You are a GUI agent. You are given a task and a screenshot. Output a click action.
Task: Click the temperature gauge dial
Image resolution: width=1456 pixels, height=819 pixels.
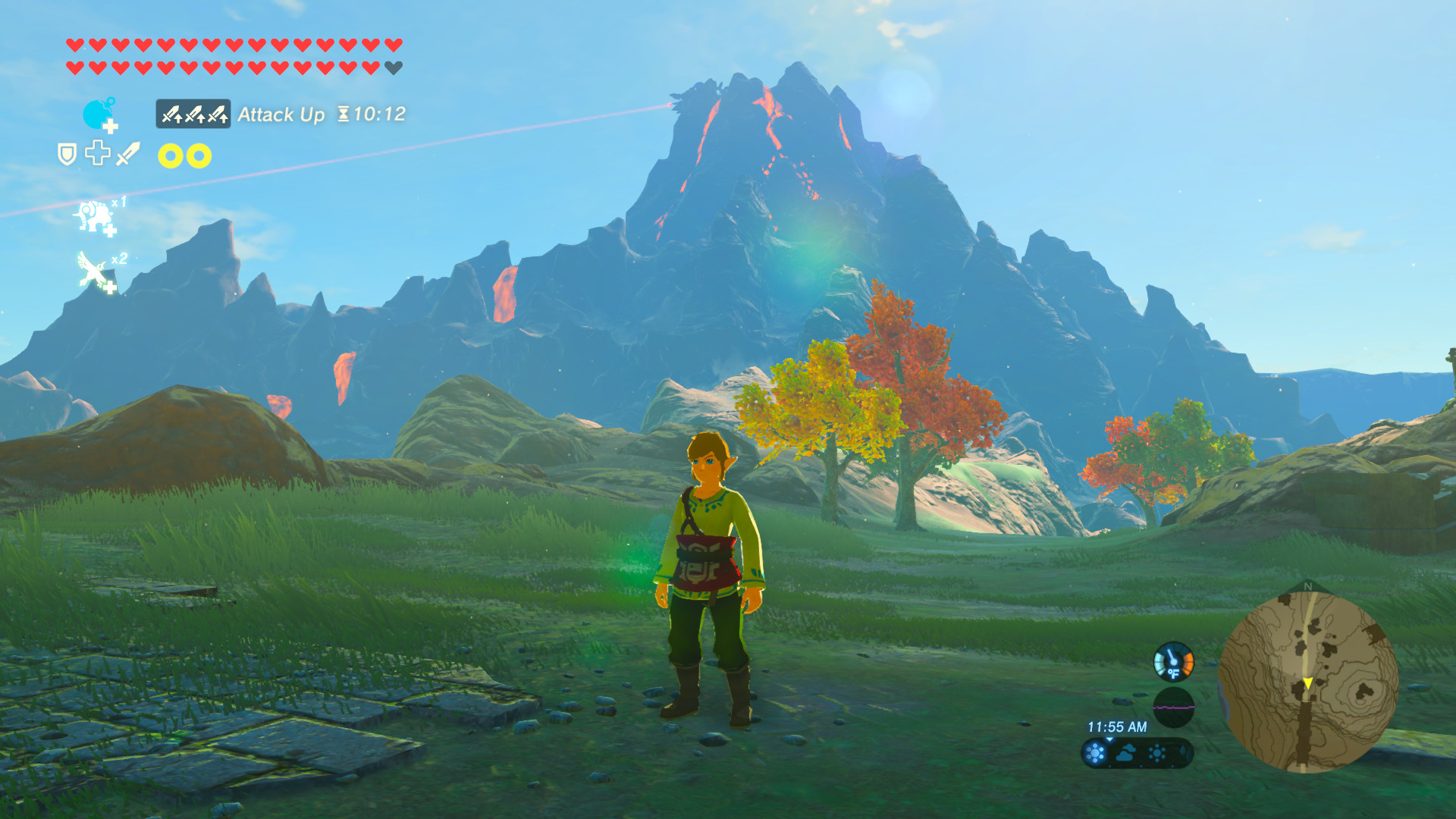[1174, 661]
